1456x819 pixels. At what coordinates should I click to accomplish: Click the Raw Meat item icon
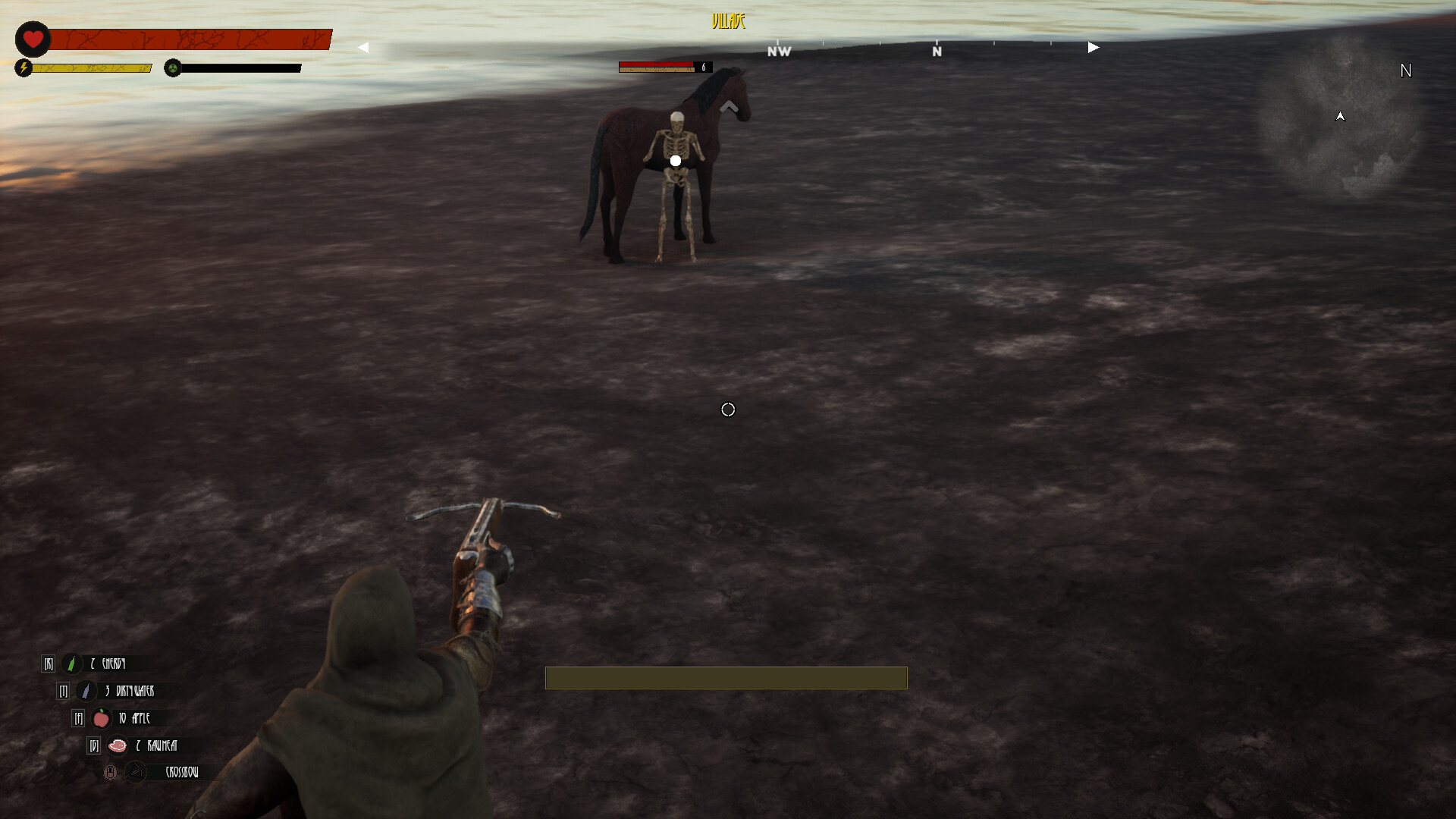click(118, 745)
